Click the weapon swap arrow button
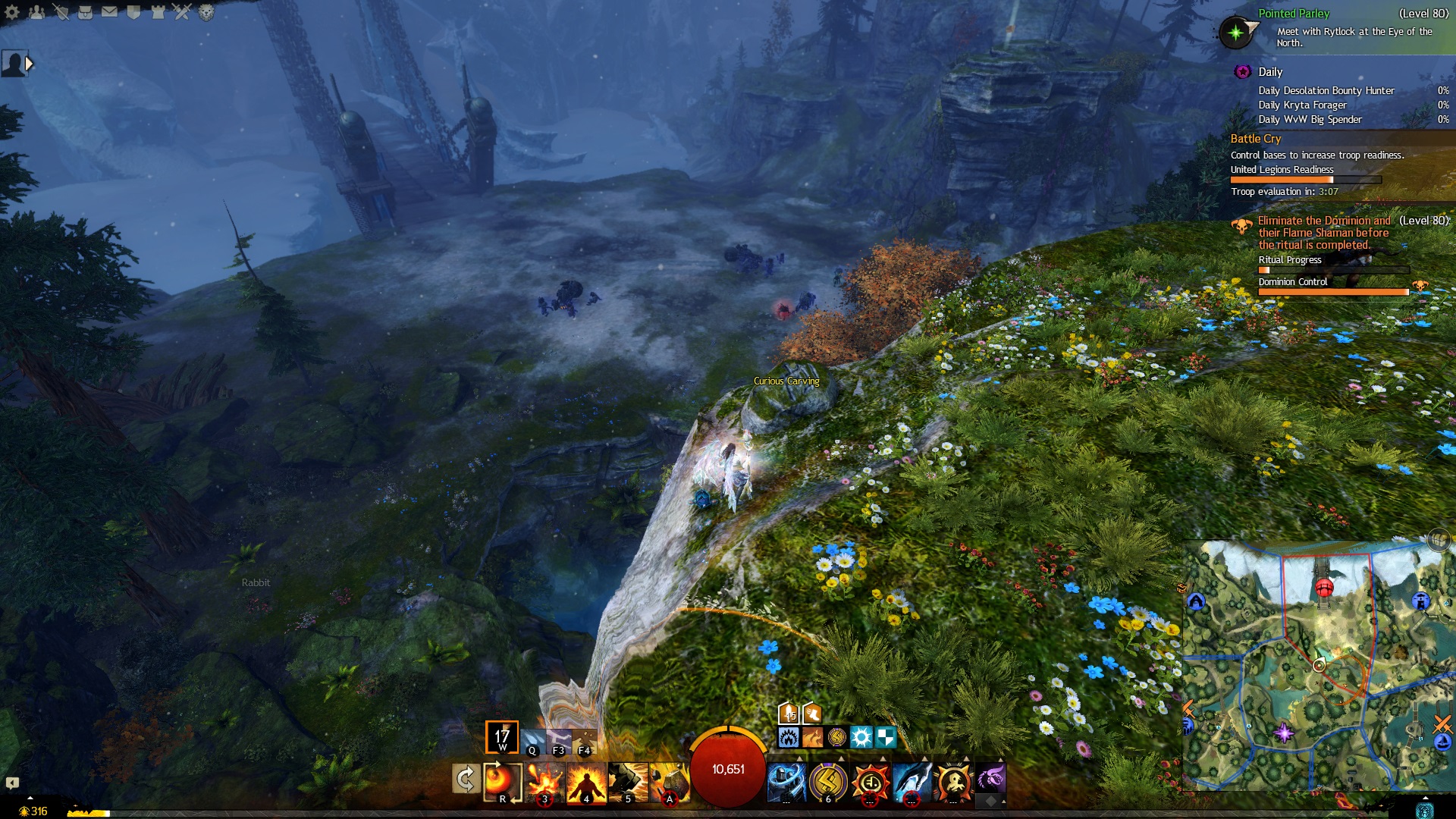The height and width of the screenshot is (819, 1456). coord(465,779)
